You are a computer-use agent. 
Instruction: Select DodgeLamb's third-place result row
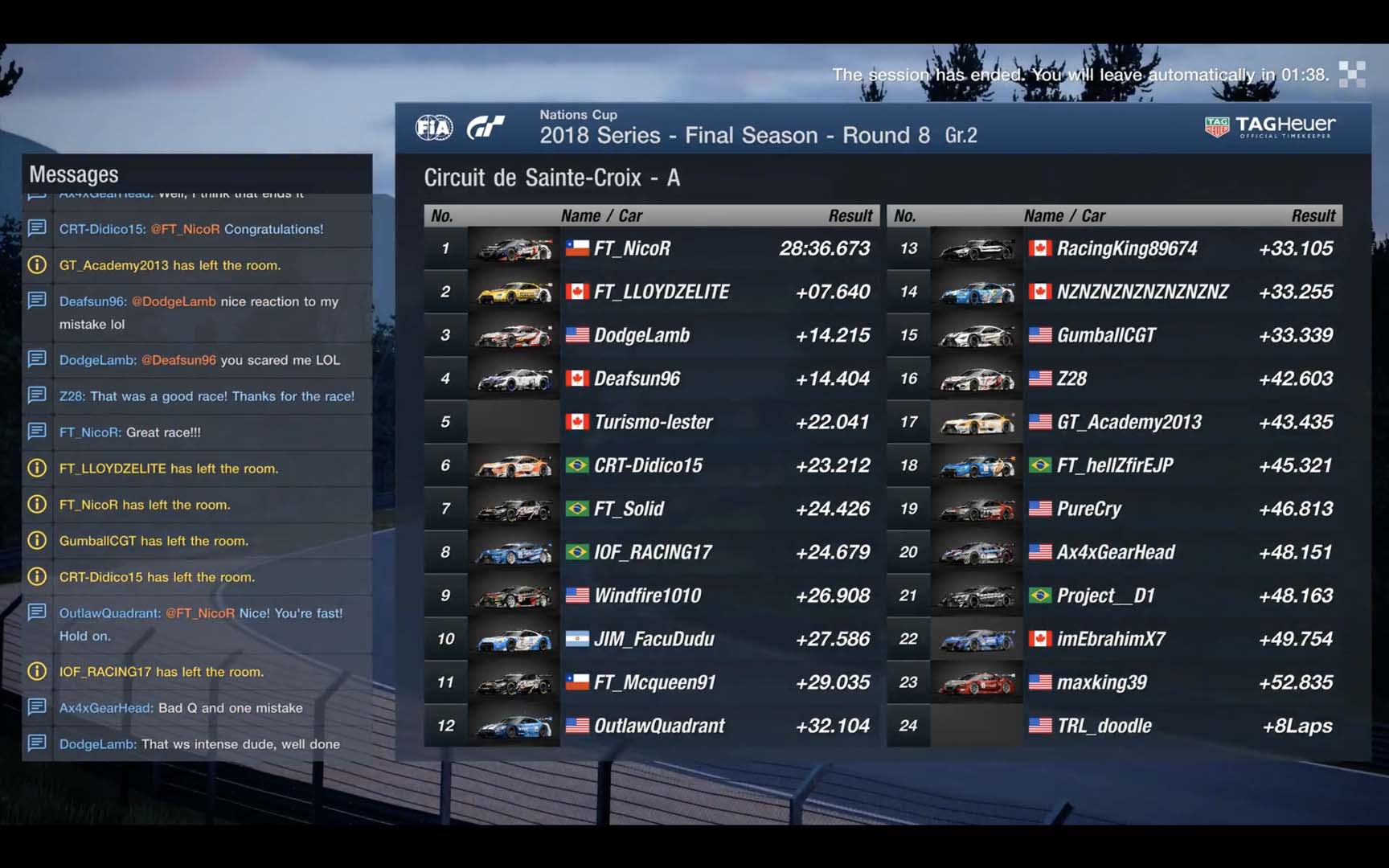pyautogui.click(x=651, y=335)
